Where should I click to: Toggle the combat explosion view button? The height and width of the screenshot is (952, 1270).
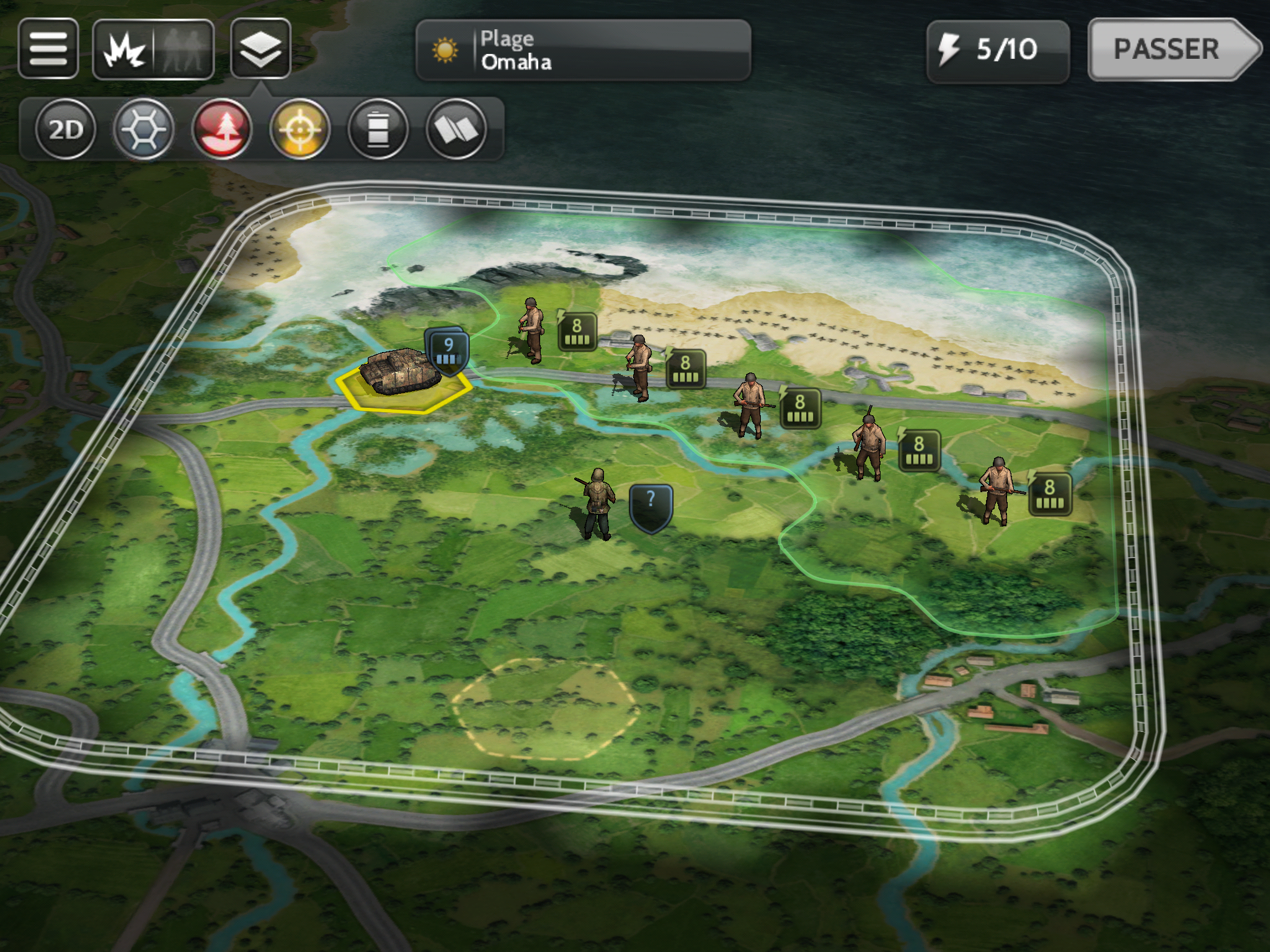(125, 50)
